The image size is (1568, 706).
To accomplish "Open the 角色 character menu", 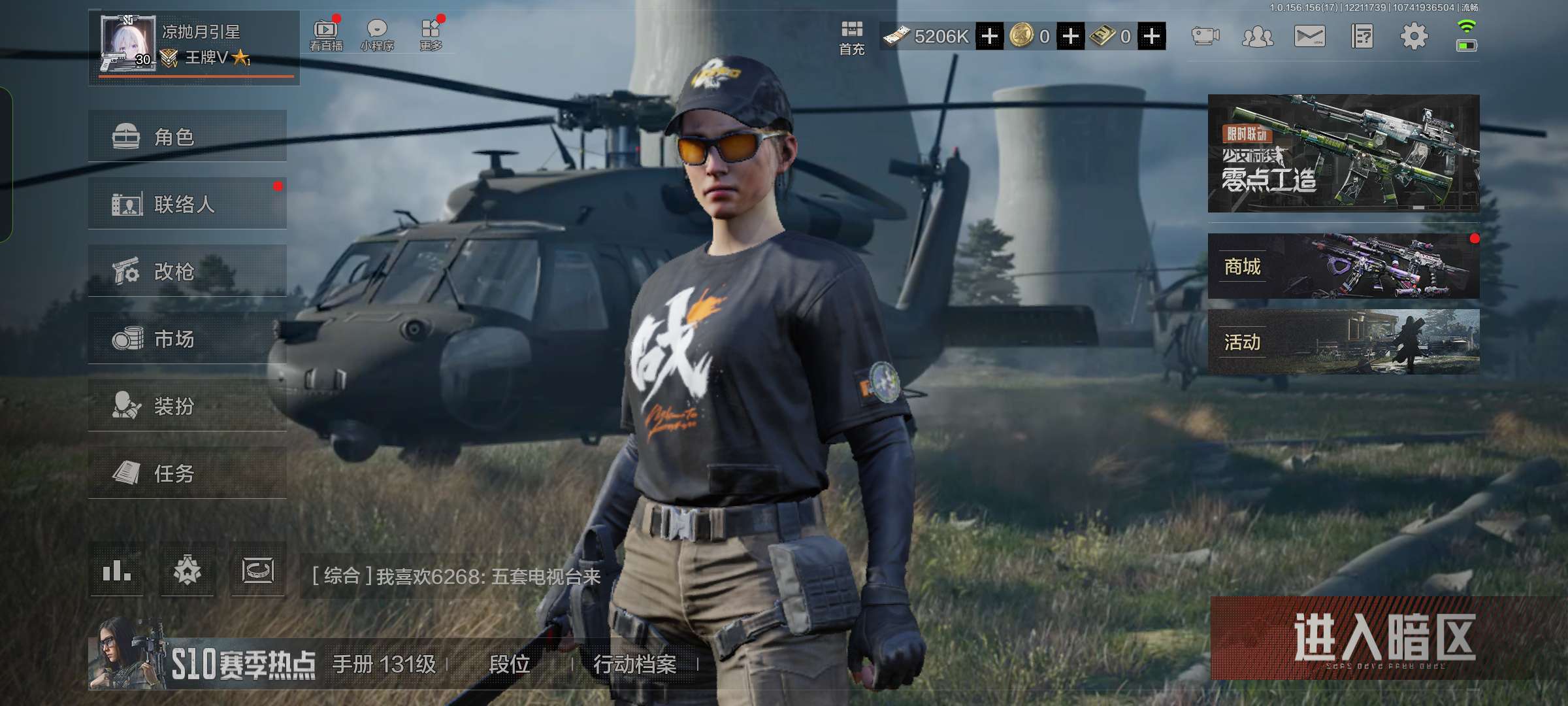I will [x=187, y=137].
